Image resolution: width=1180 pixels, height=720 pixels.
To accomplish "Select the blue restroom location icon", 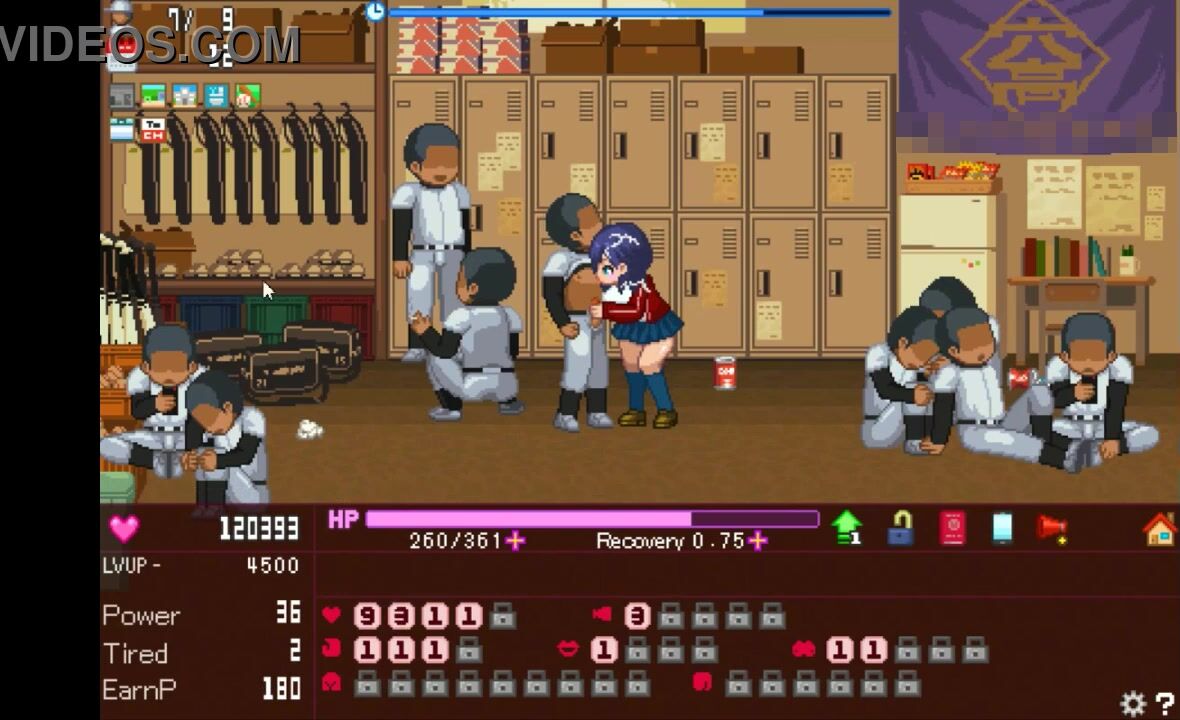I will pyautogui.click(x=216, y=96).
